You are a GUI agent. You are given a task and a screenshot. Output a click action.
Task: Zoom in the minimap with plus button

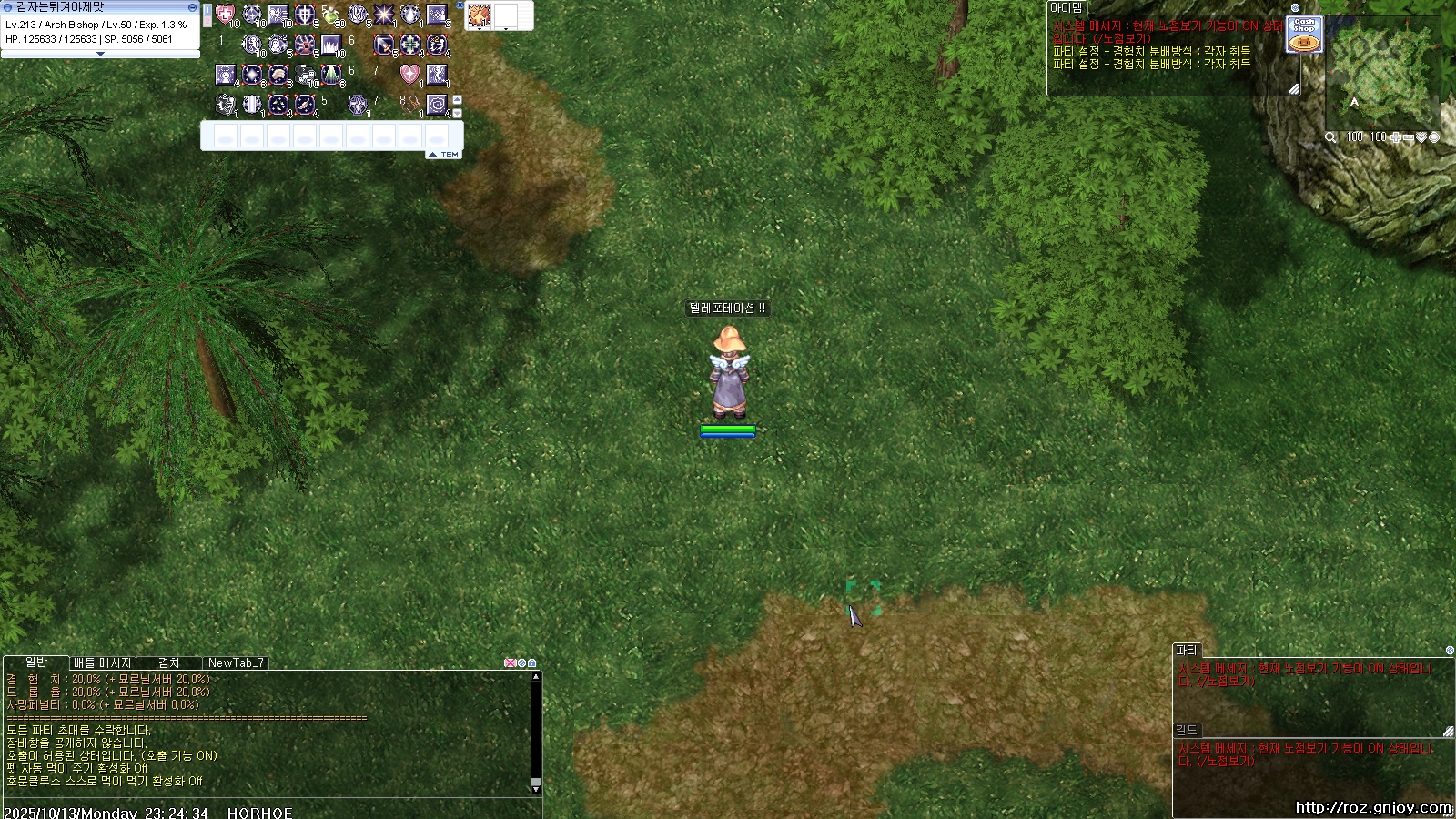(x=1395, y=137)
